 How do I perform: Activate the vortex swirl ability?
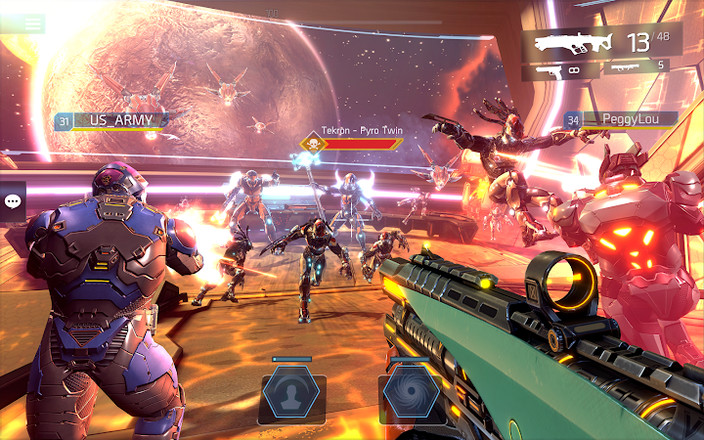[x=410, y=392]
